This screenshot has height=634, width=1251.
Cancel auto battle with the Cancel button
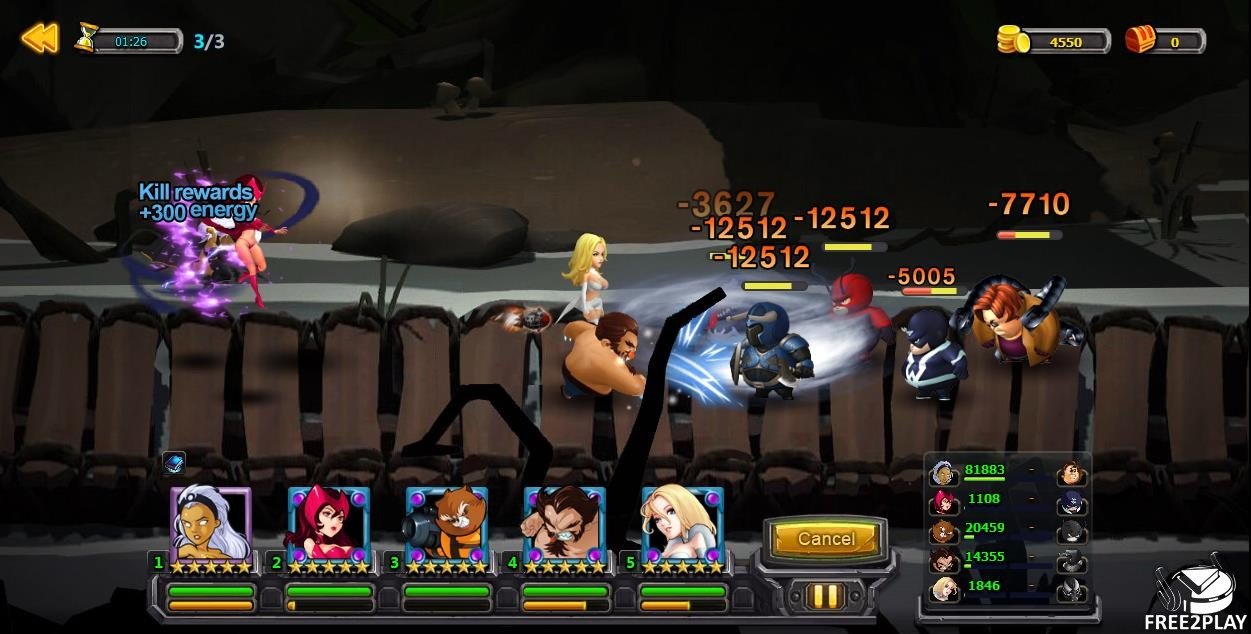pos(825,540)
